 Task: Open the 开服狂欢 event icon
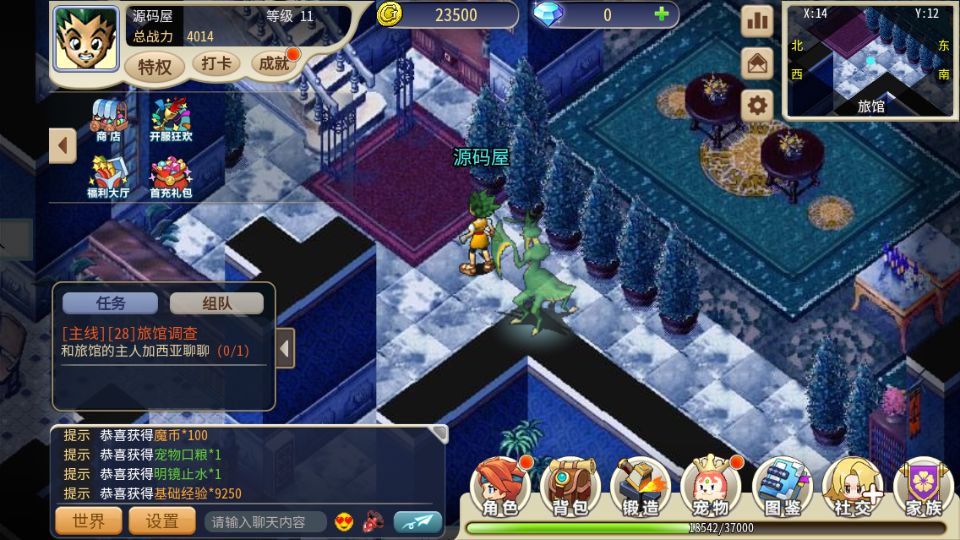point(170,119)
